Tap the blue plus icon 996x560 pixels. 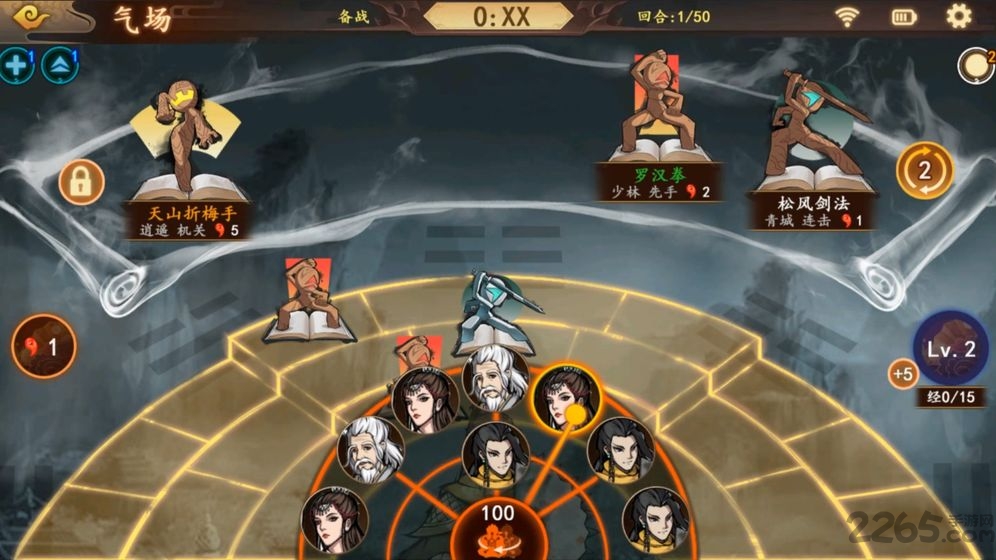click(x=16, y=66)
